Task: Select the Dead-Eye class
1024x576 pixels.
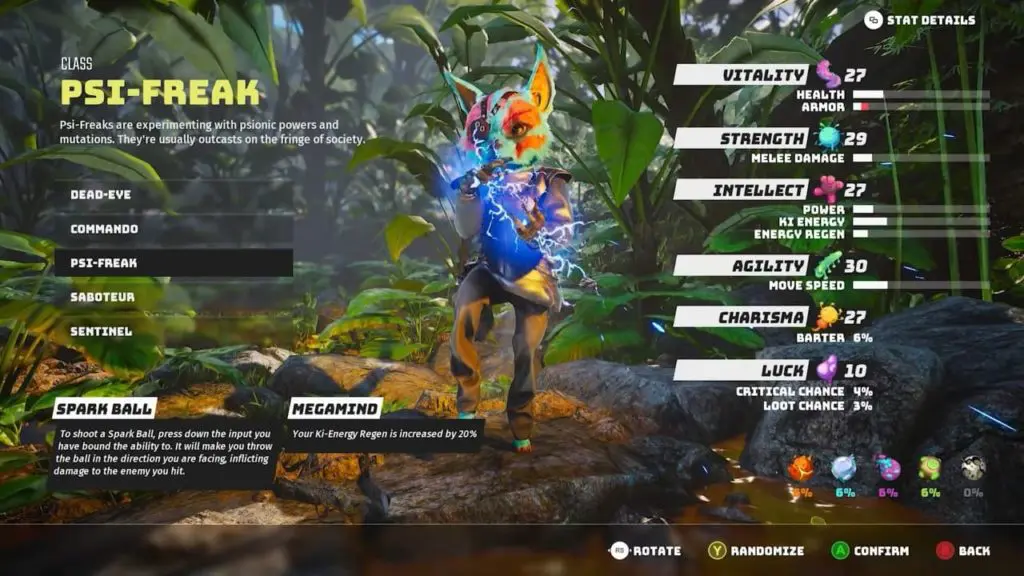Action: pos(100,194)
